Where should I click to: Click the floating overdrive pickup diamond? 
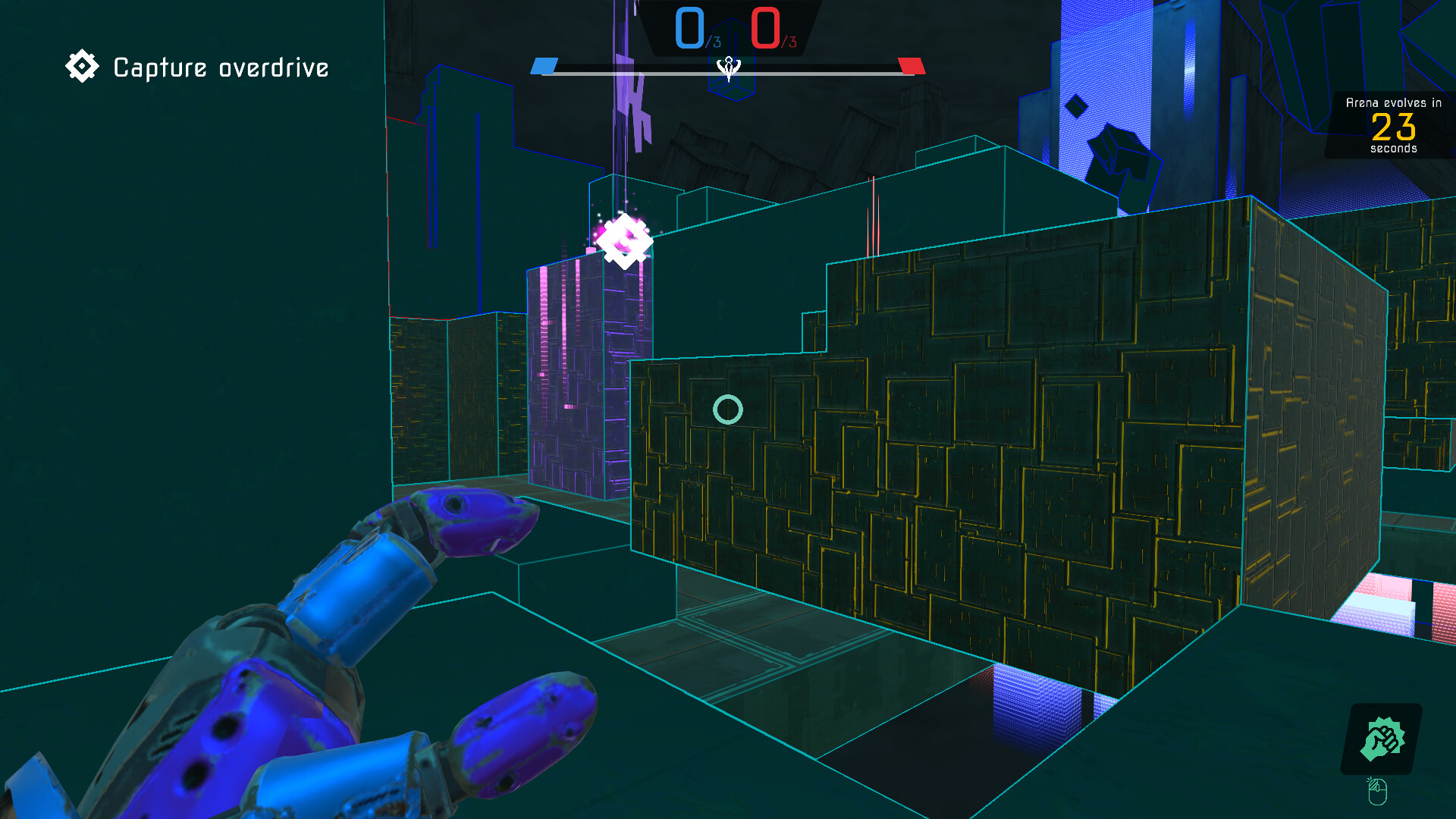coord(623,243)
